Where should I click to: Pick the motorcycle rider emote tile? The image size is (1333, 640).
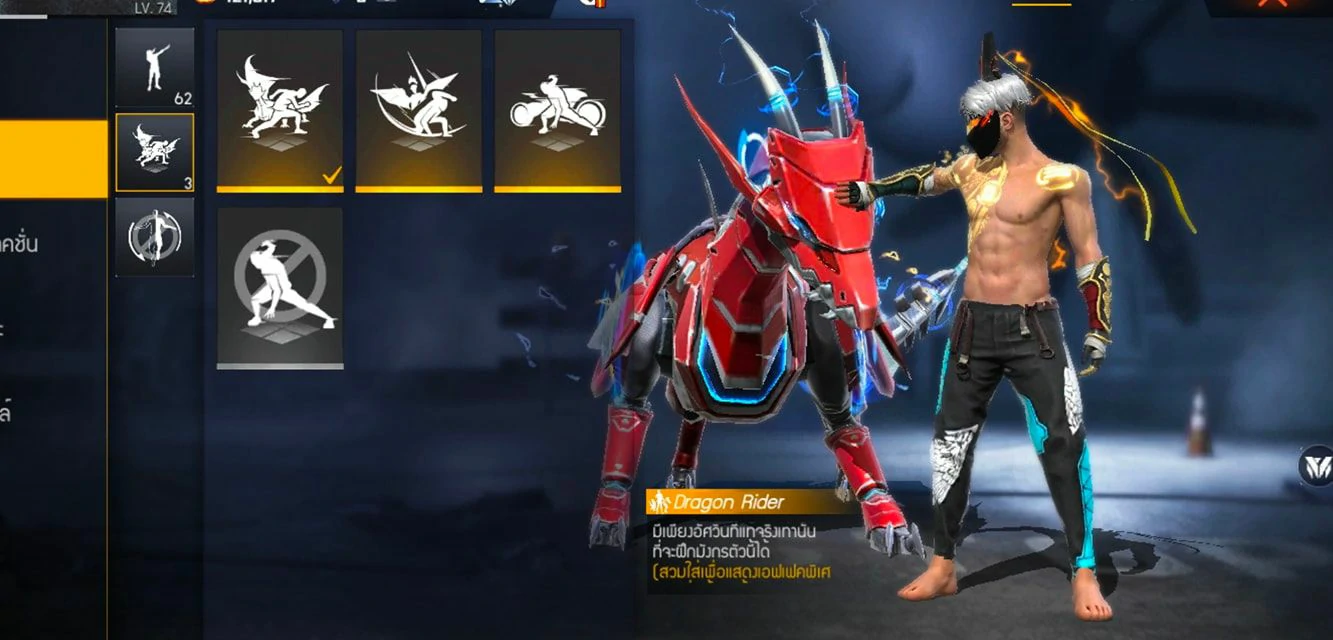tap(557, 109)
